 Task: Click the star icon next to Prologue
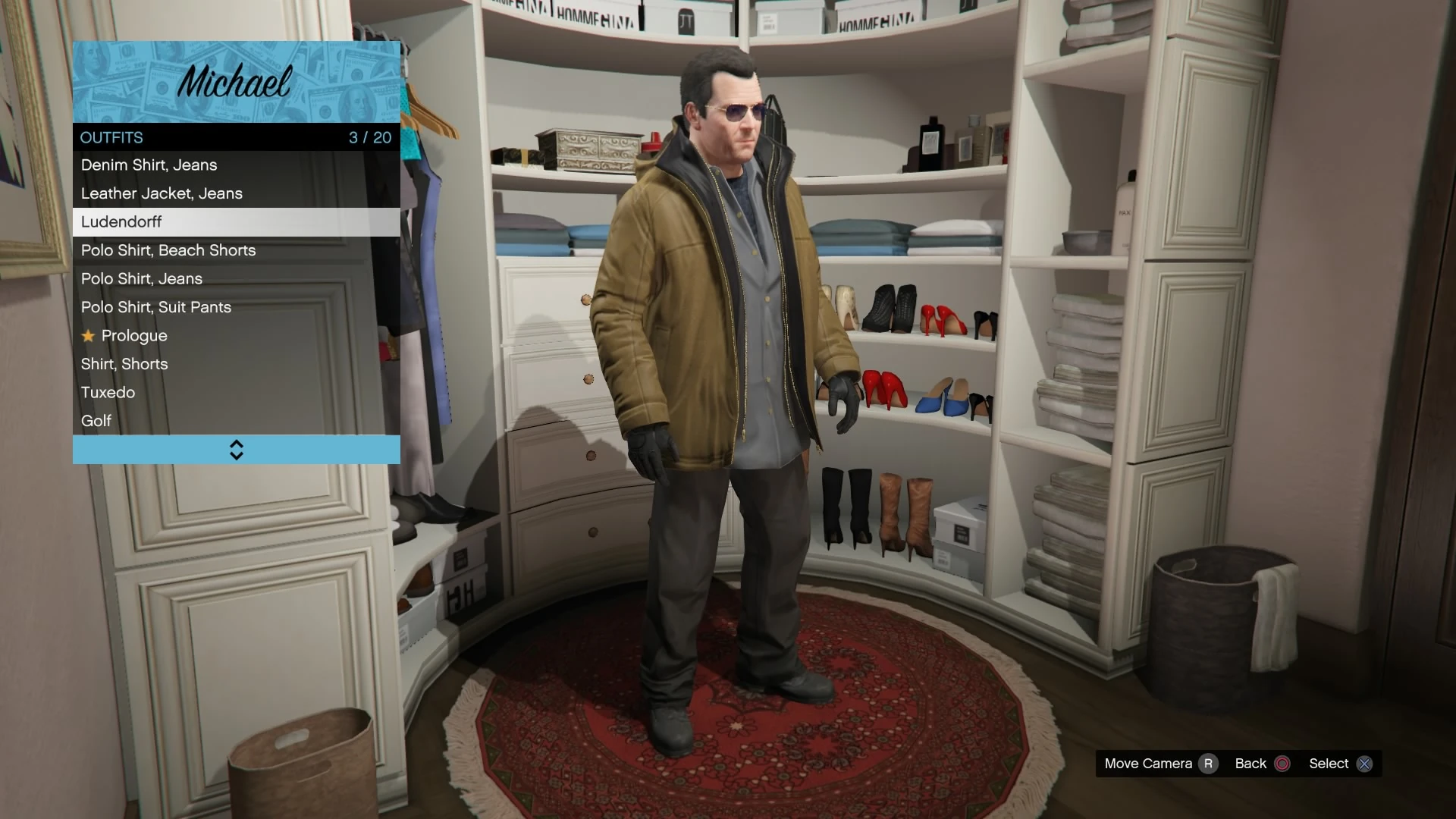(x=89, y=335)
